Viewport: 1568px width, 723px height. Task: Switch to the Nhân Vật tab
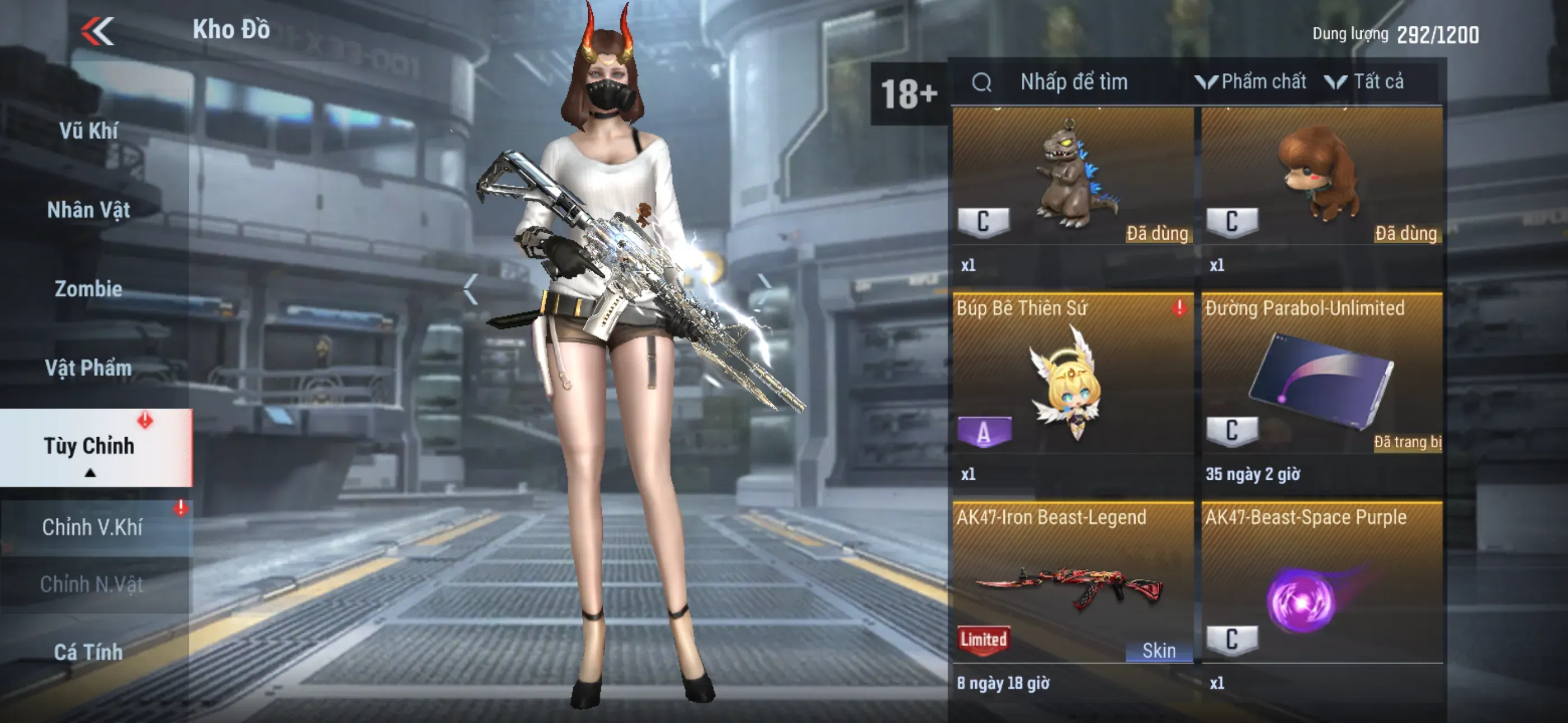click(x=89, y=210)
